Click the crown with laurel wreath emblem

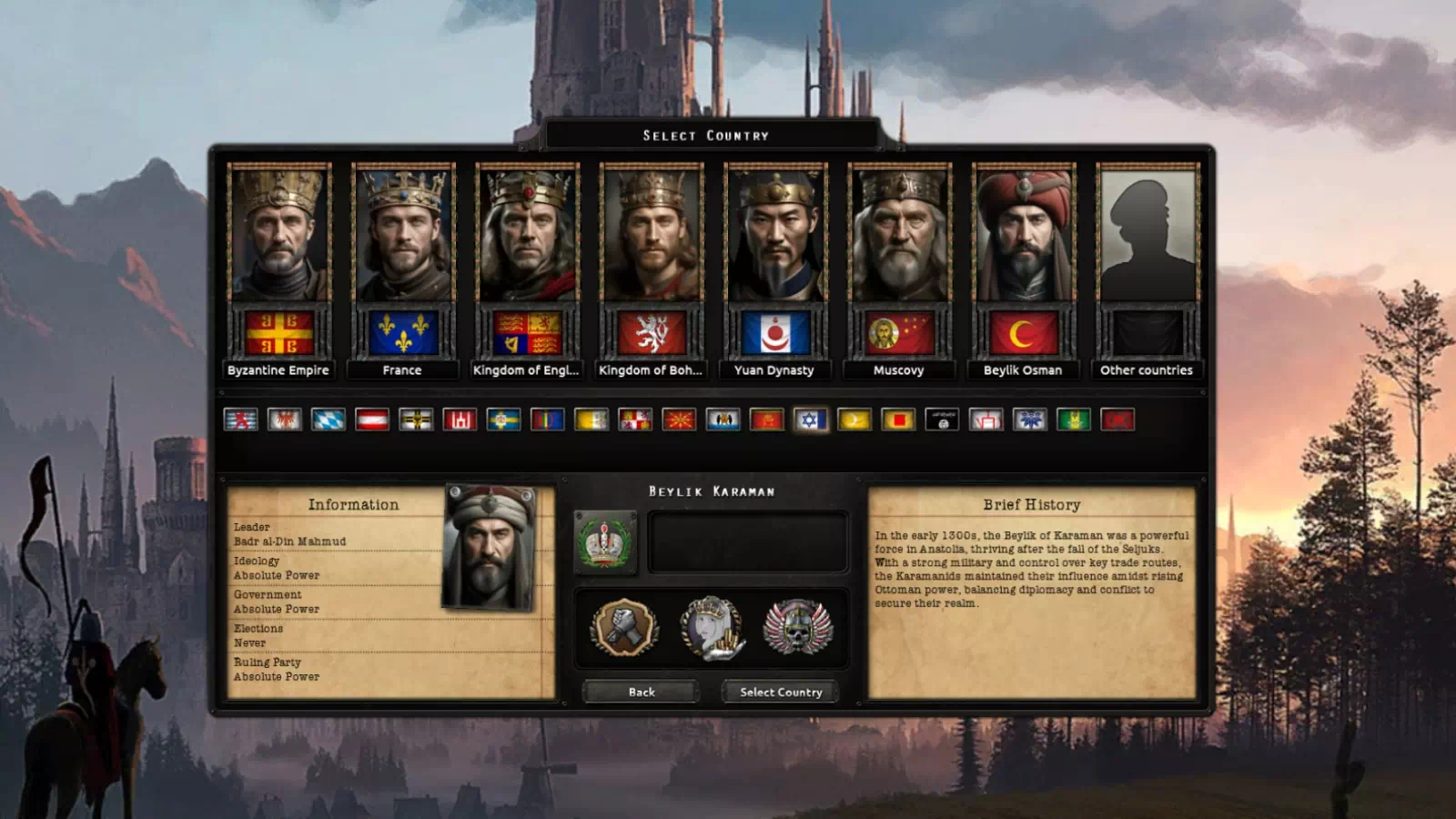coord(605,542)
